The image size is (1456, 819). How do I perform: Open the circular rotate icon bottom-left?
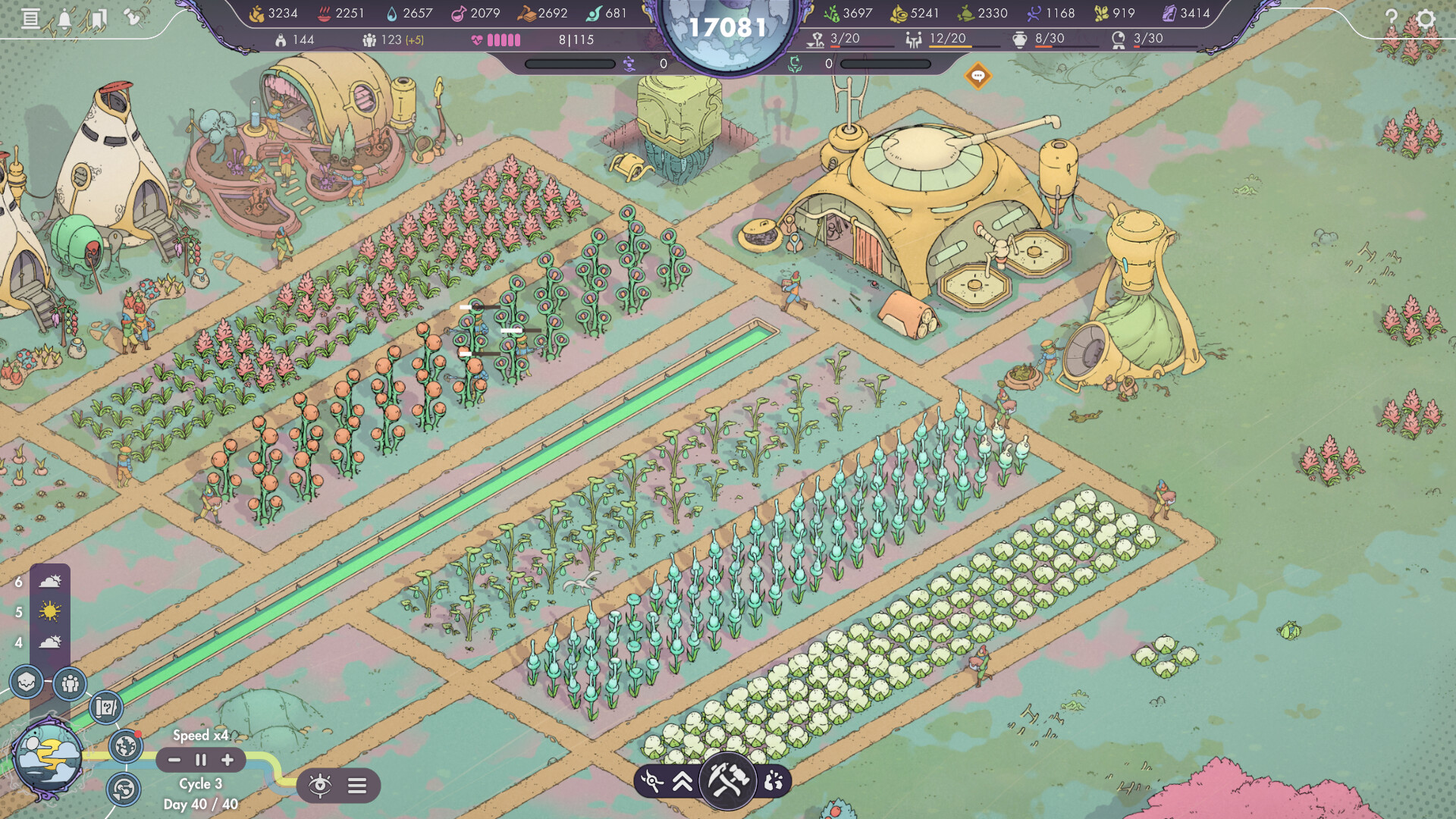[124, 789]
